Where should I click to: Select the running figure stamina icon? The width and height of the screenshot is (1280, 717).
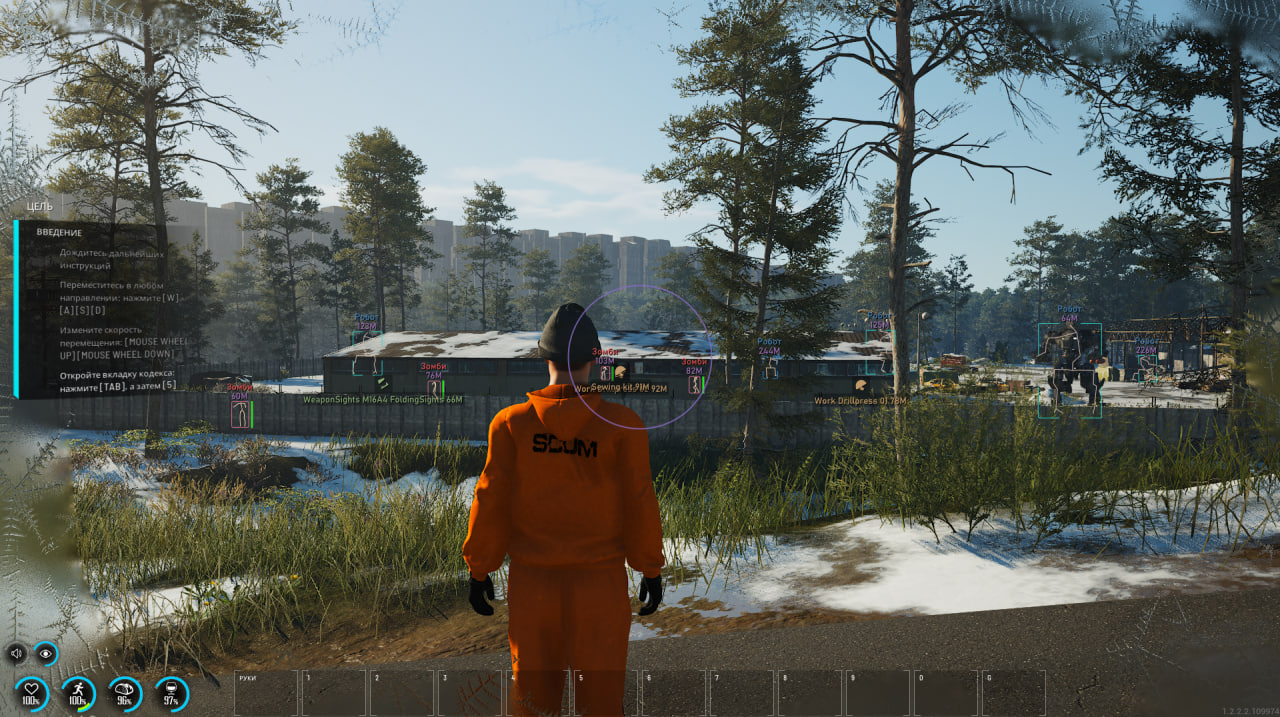[x=78, y=692]
